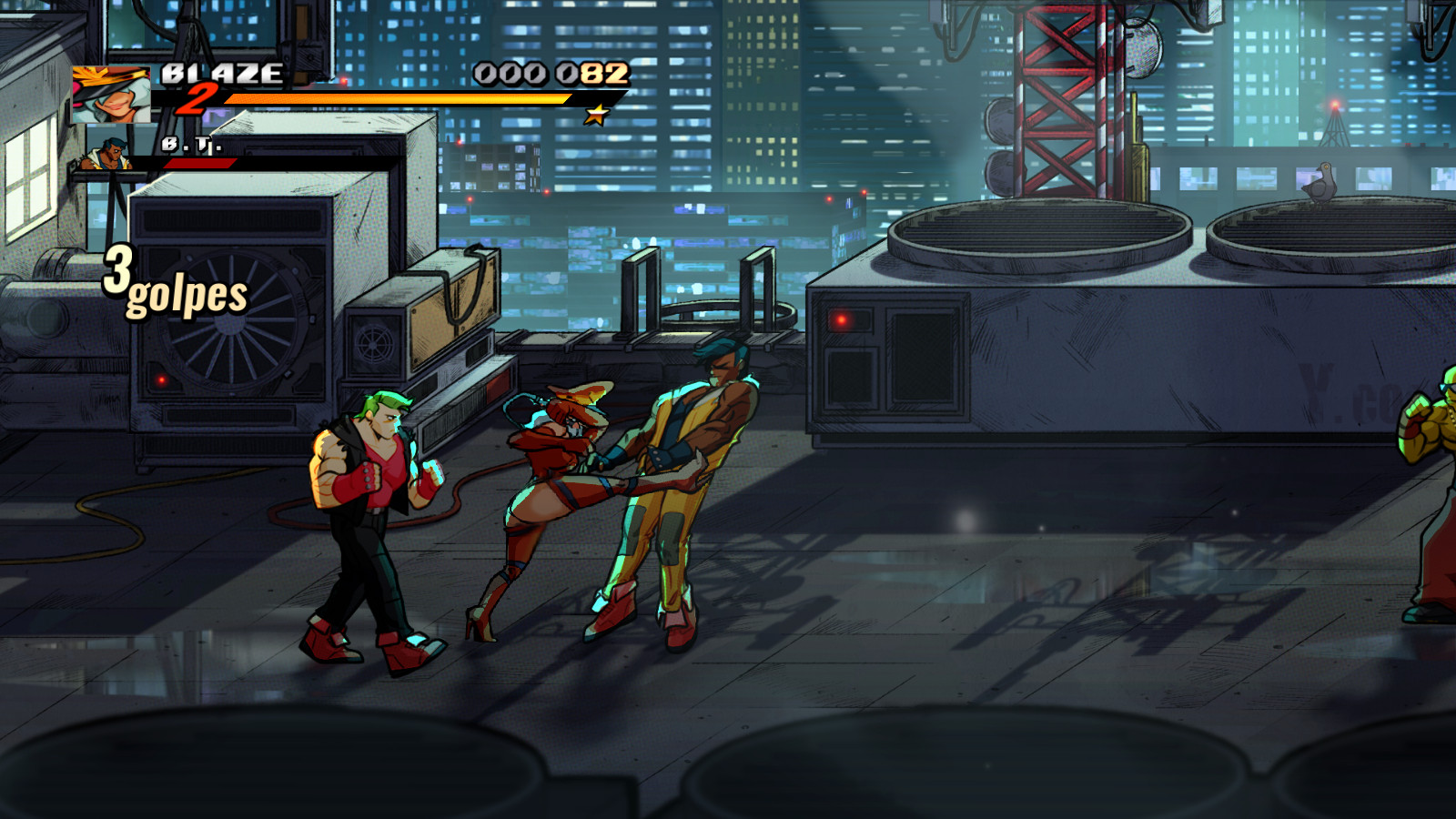
Task: Click the large number 3 above golpes
Action: coord(117,270)
